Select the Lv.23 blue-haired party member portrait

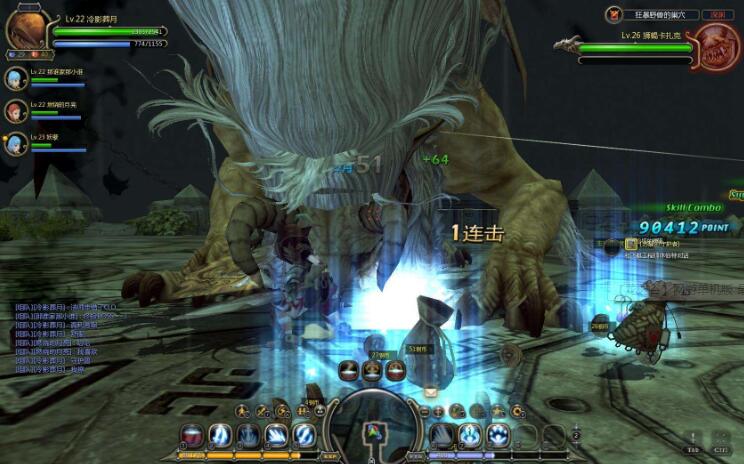(x=15, y=142)
